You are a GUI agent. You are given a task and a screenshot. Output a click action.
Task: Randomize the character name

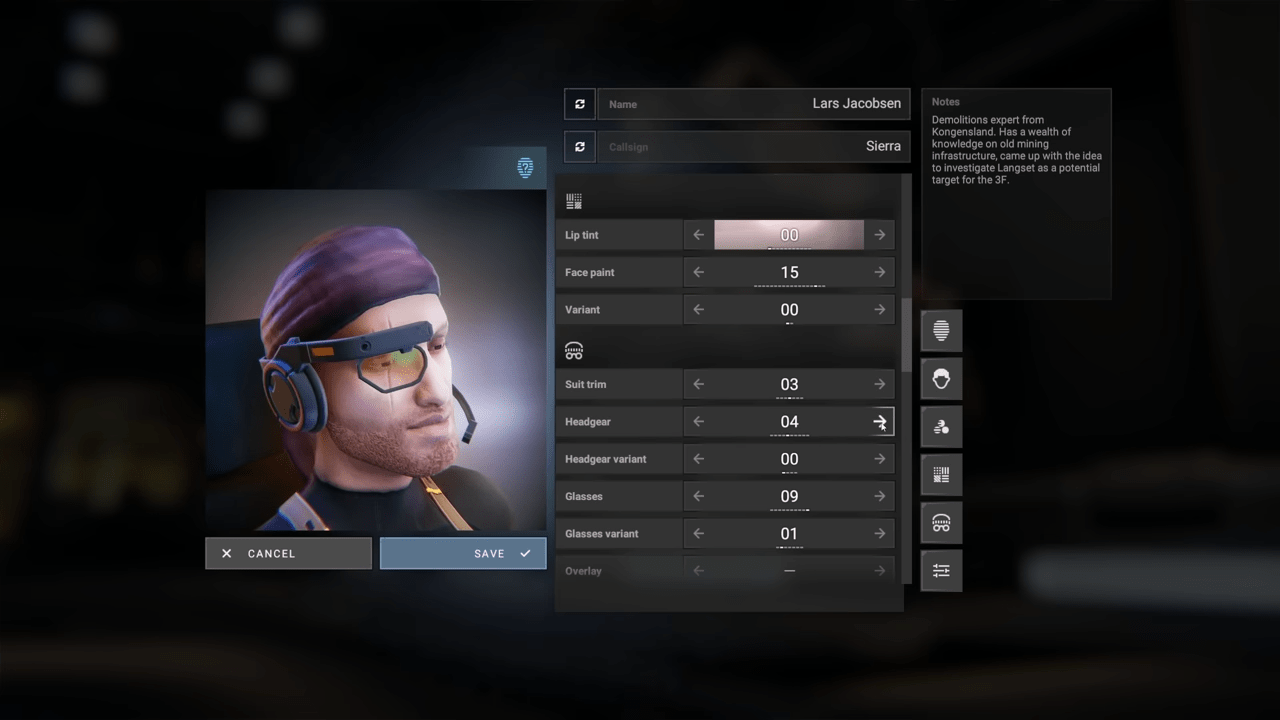click(580, 104)
